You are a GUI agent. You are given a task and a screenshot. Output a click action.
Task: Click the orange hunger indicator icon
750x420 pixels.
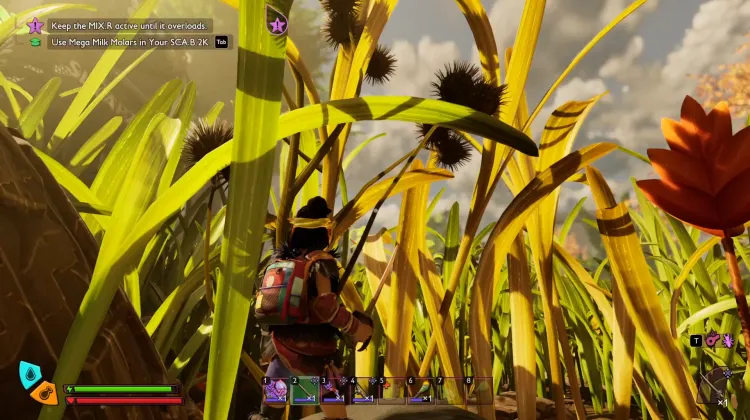(43, 392)
